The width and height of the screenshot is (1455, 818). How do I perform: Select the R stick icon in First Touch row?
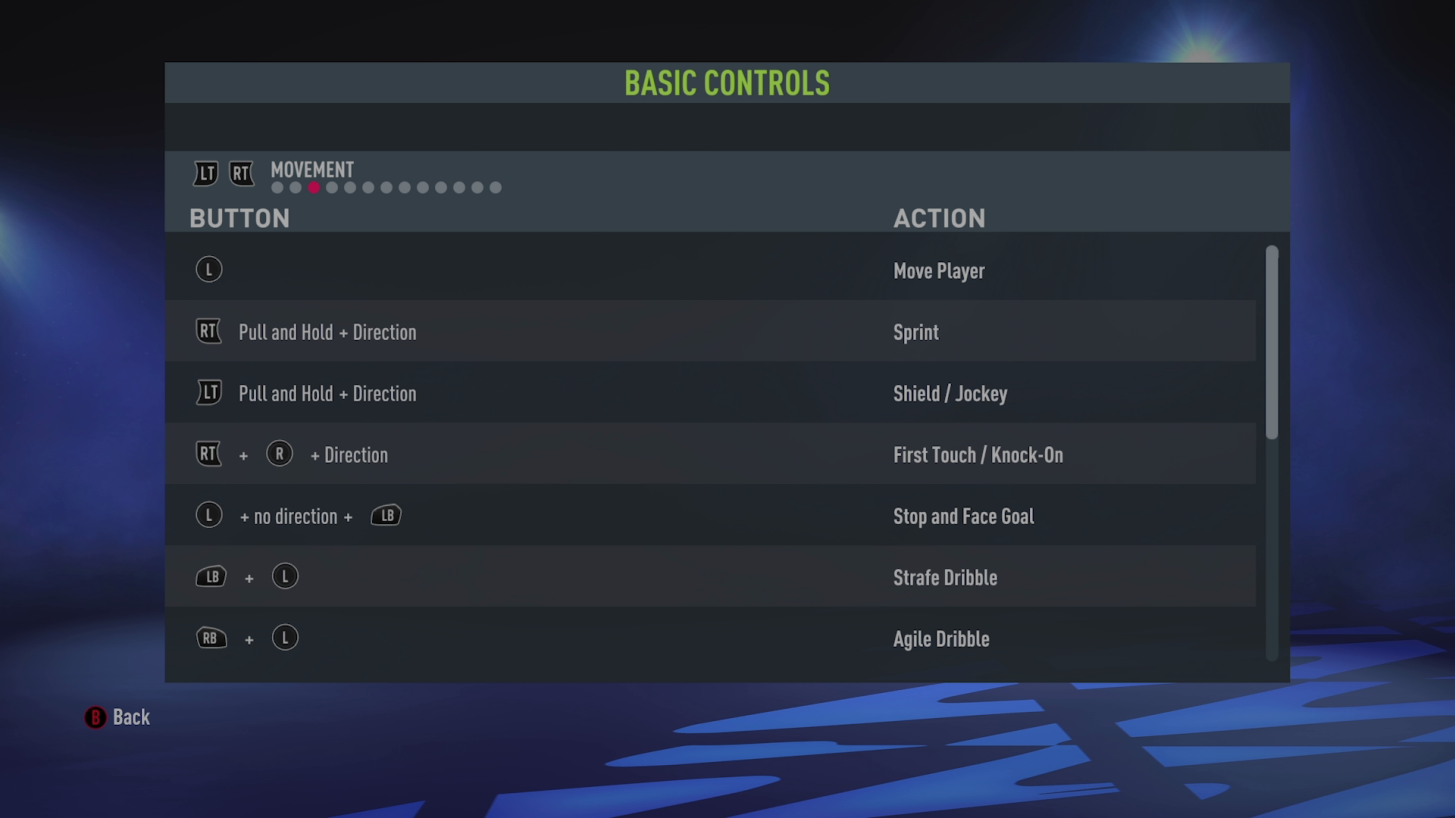pyautogui.click(x=279, y=453)
